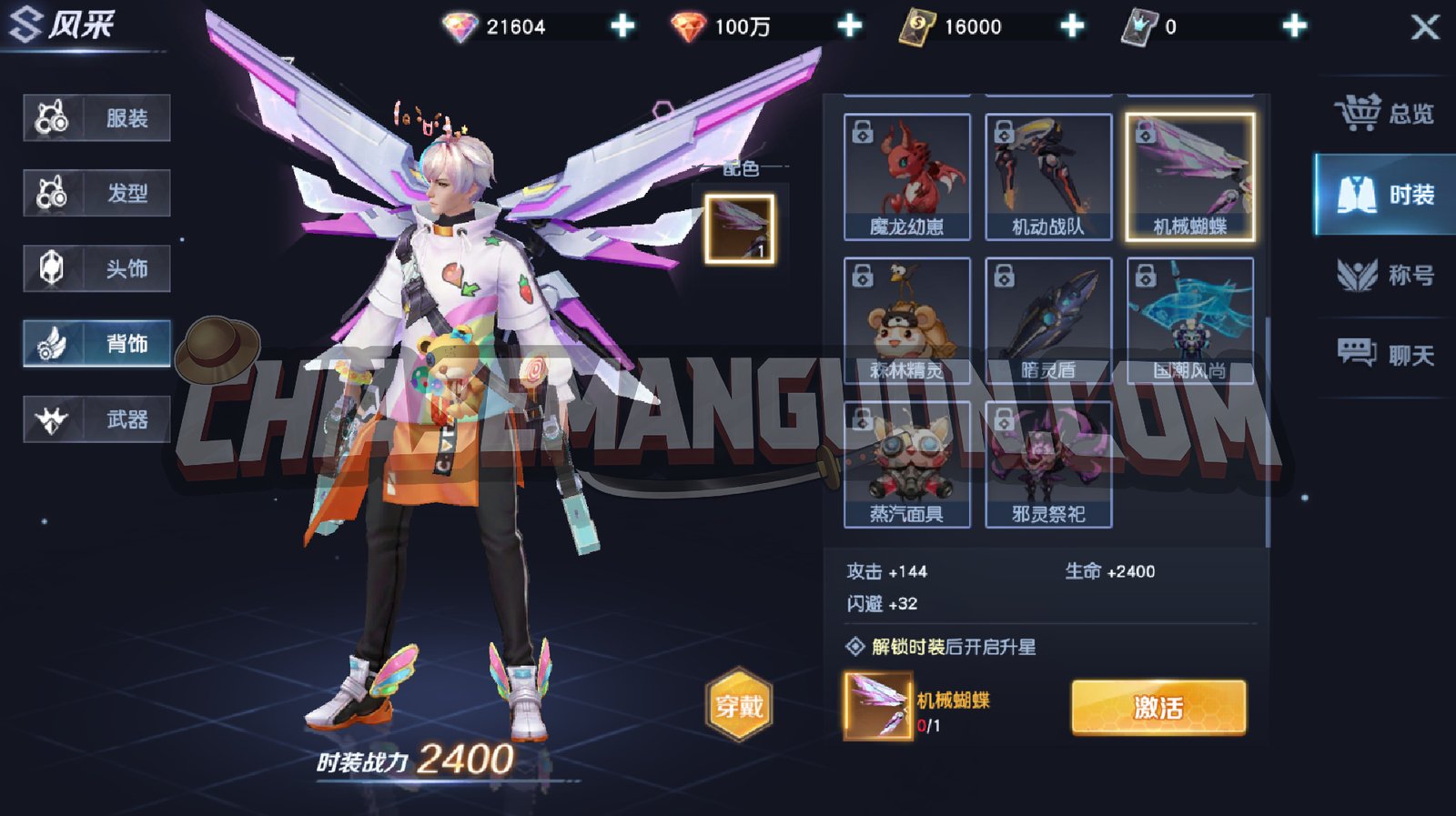The height and width of the screenshot is (816, 1456).
Task: Click the yellow 激活 activate button
Action: 1158,707
